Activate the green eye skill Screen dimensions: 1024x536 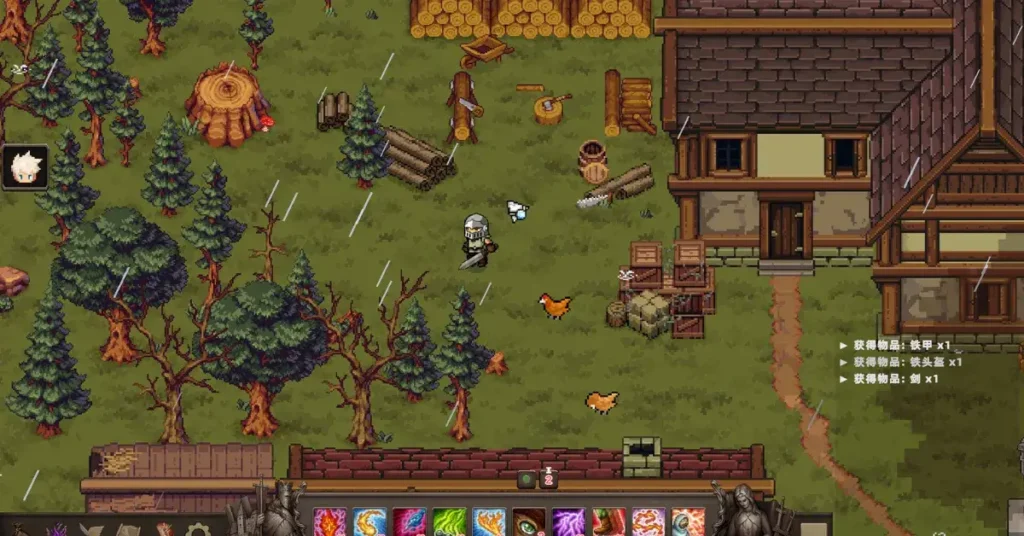coord(528,522)
